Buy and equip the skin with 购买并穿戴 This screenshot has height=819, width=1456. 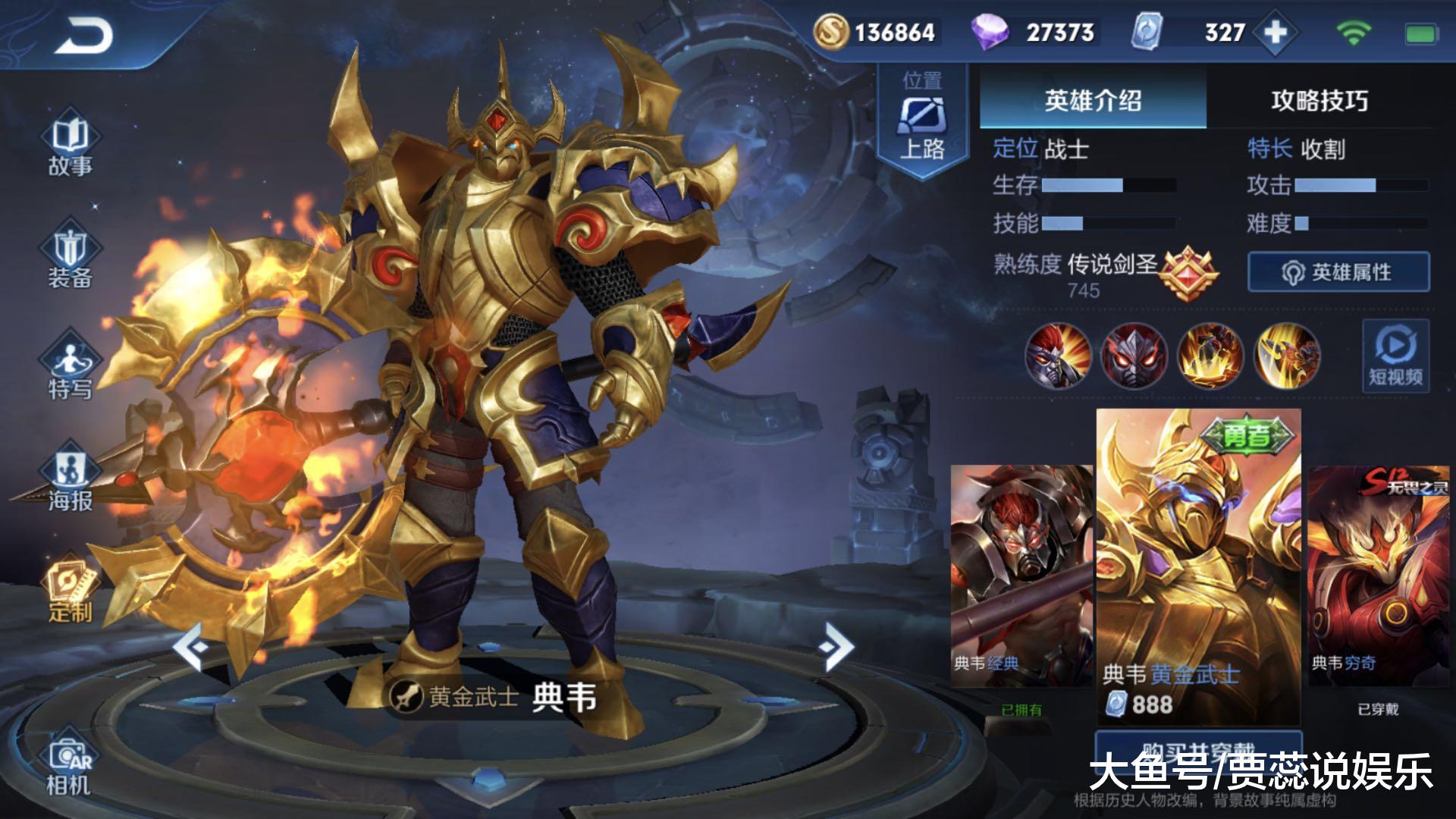(1198, 747)
